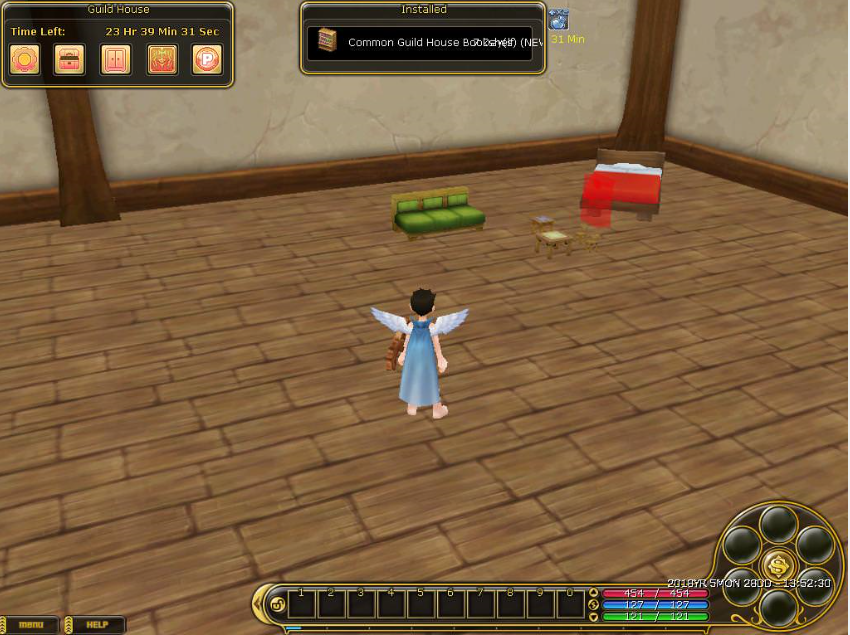Switch hotbar page with the down arrow

(x=593, y=614)
